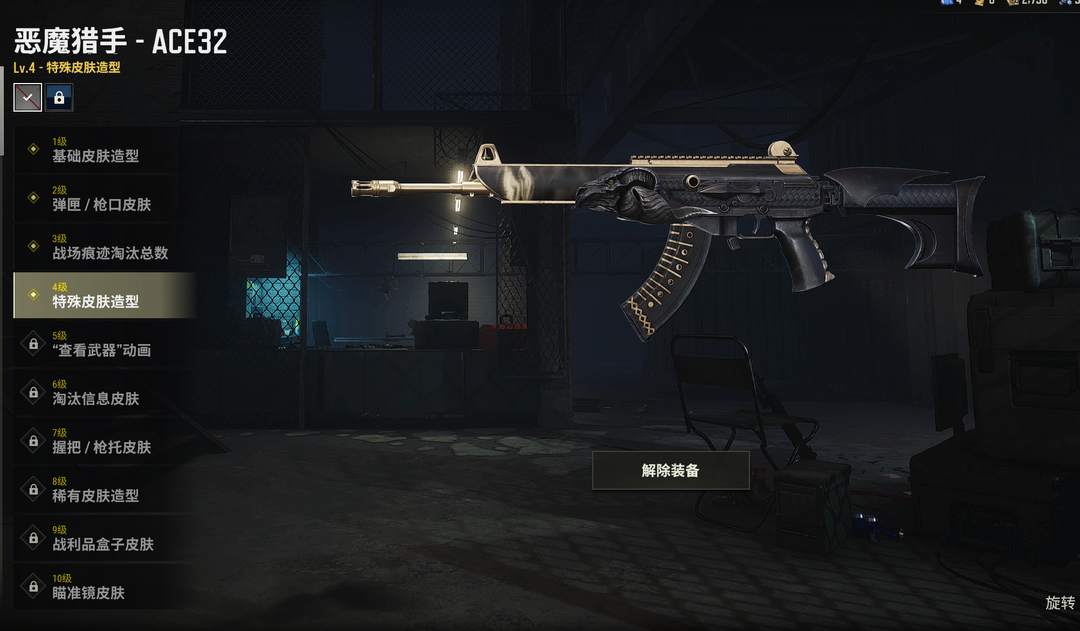
Task: Choose the locked 淘汰信息皮肤 level 6 row
Action: point(98,392)
